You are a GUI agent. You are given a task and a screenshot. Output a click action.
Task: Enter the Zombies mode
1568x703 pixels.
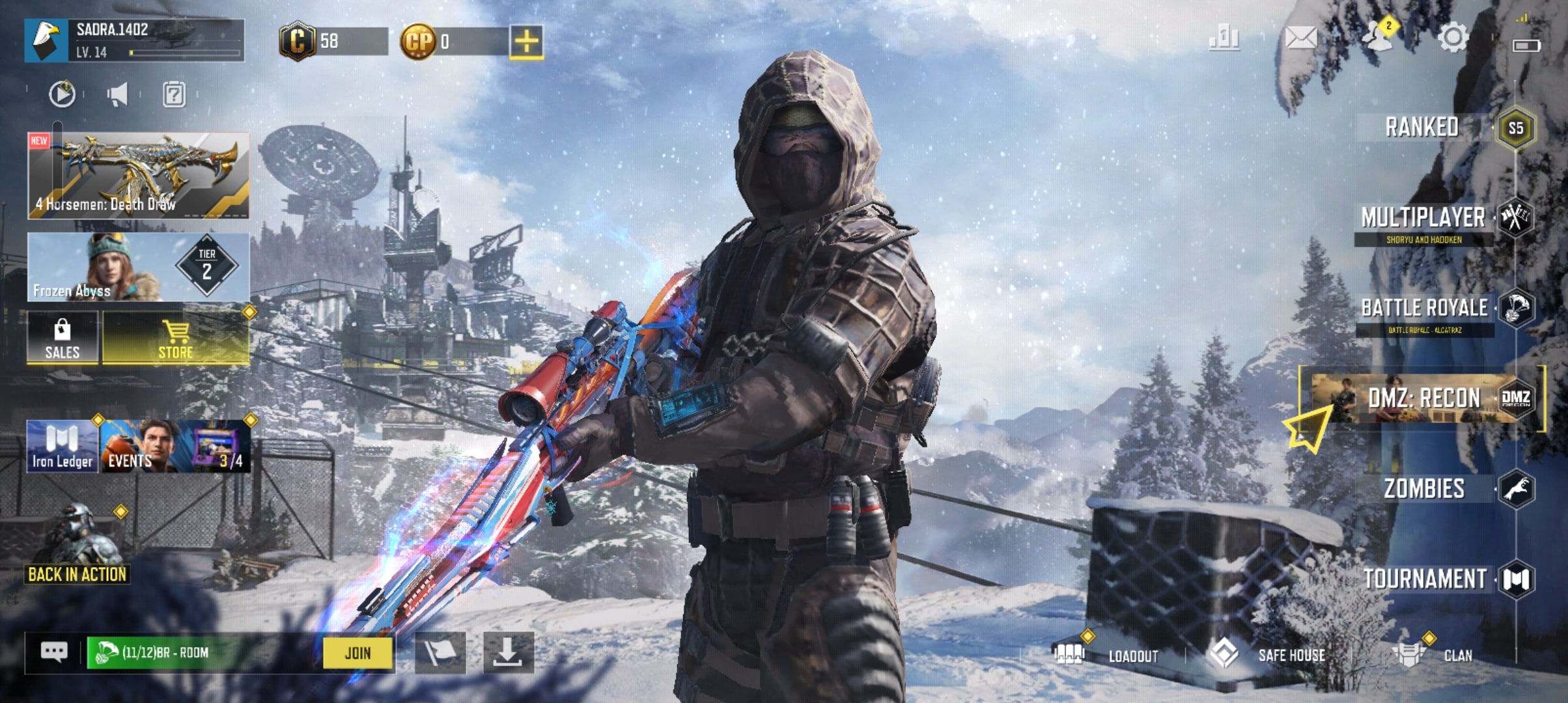1425,489
